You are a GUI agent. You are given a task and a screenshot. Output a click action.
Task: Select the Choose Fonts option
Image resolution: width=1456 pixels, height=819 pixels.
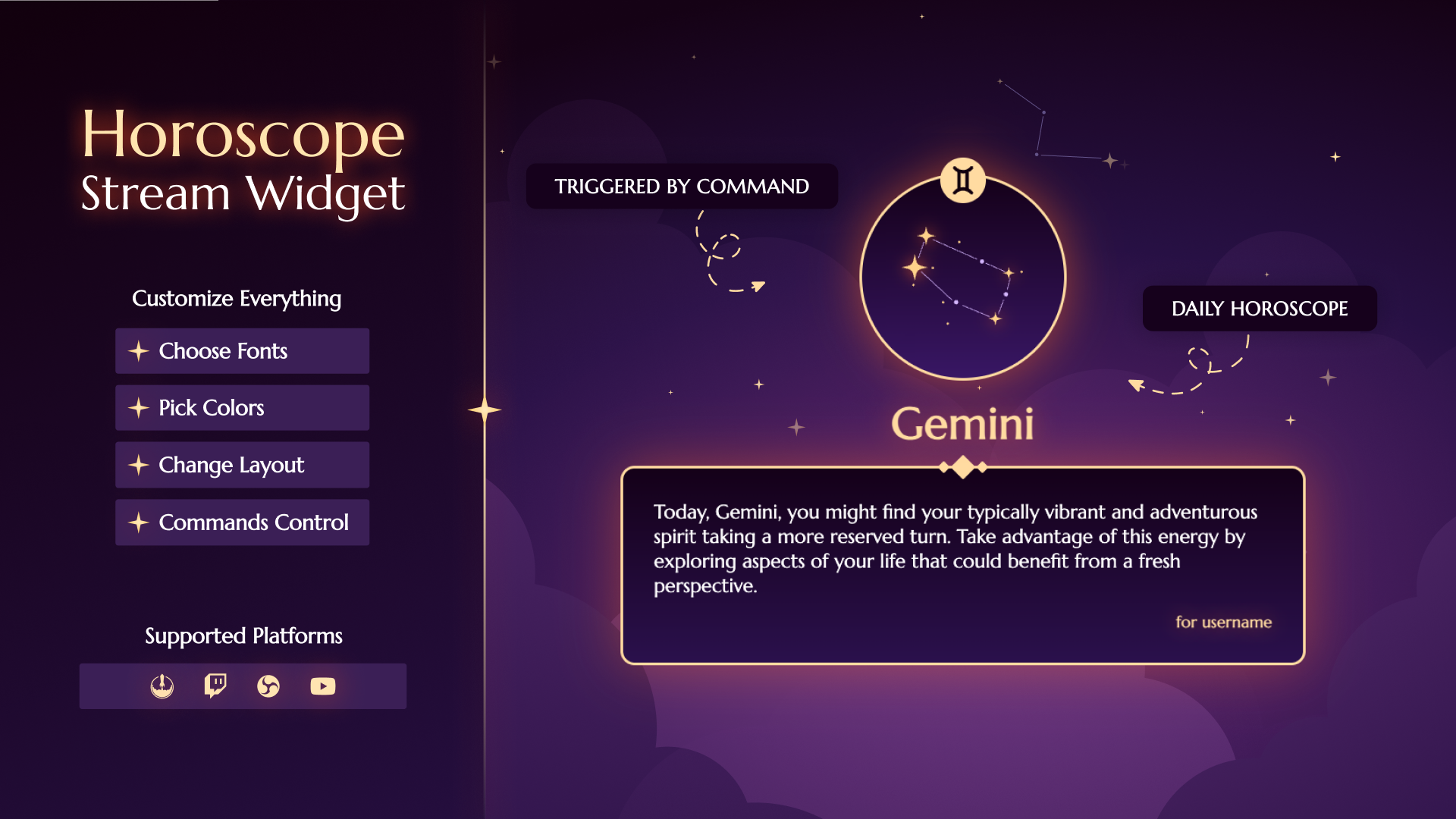coord(242,351)
